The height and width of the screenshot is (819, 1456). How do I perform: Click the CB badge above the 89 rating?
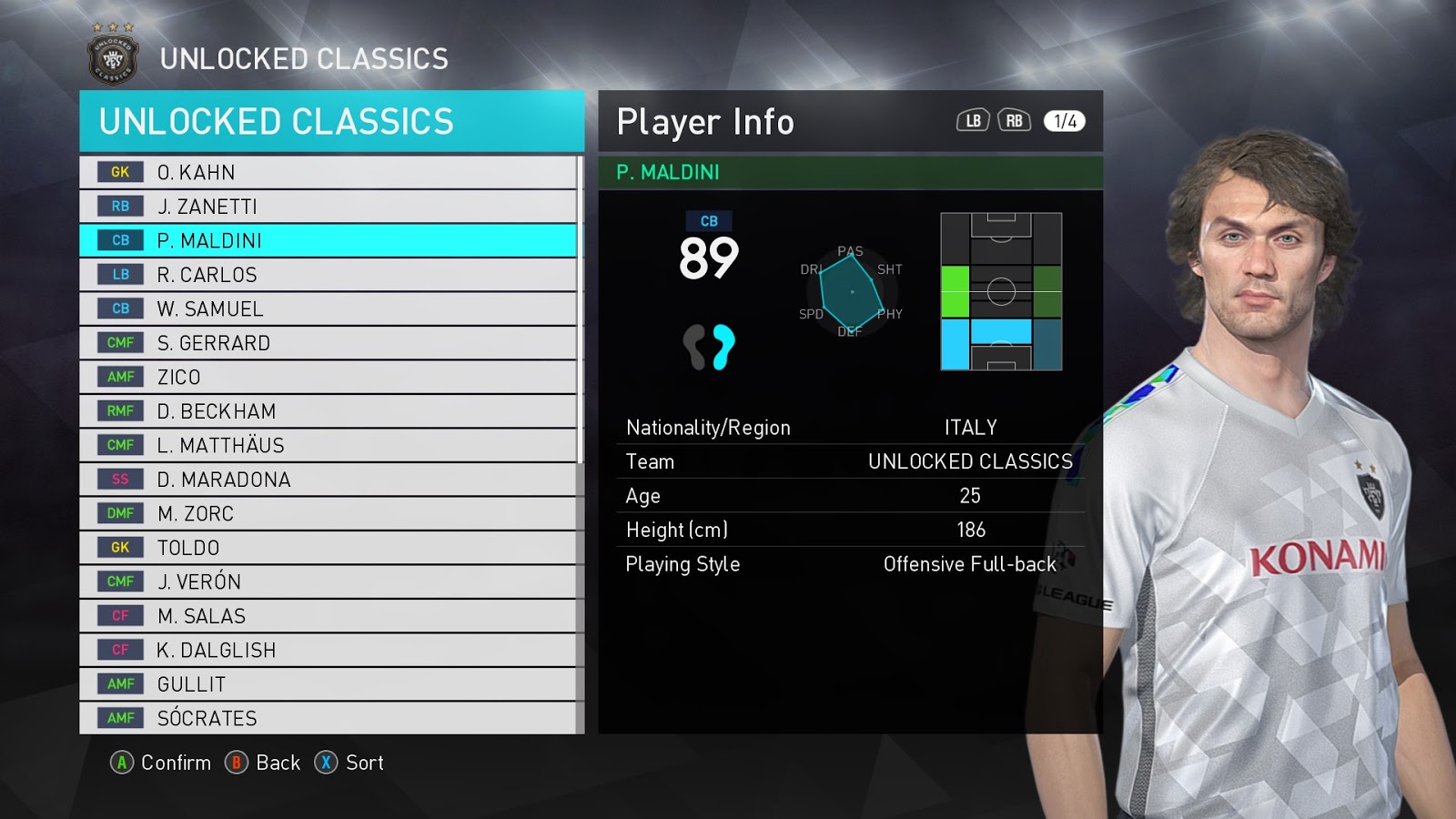[x=708, y=218]
